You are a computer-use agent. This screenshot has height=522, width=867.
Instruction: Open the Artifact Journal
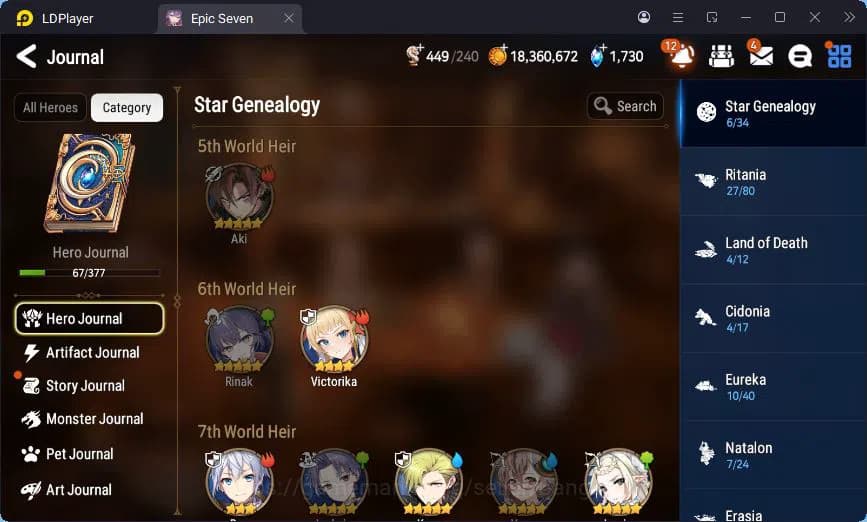(90, 352)
